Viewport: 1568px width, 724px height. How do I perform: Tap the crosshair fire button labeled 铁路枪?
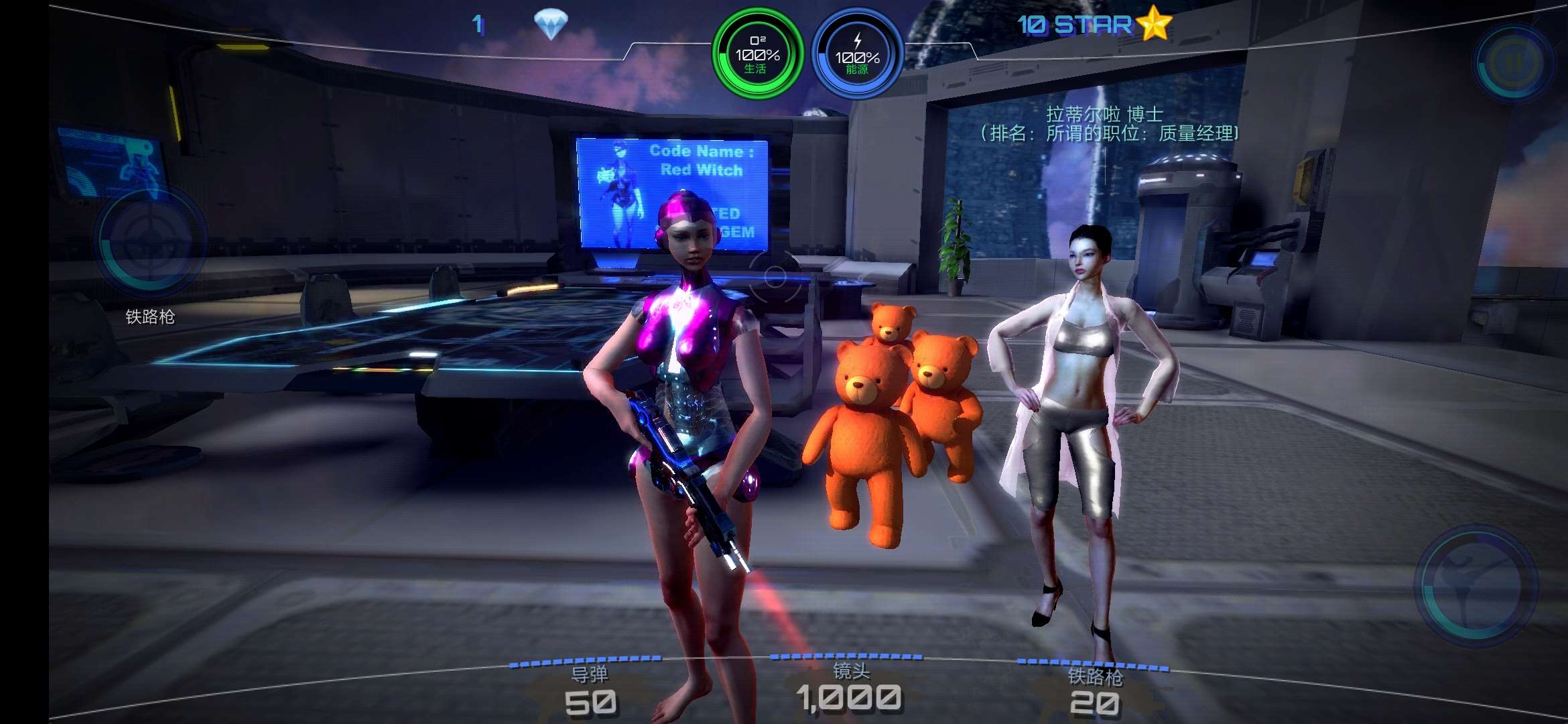(x=151, y=241)
